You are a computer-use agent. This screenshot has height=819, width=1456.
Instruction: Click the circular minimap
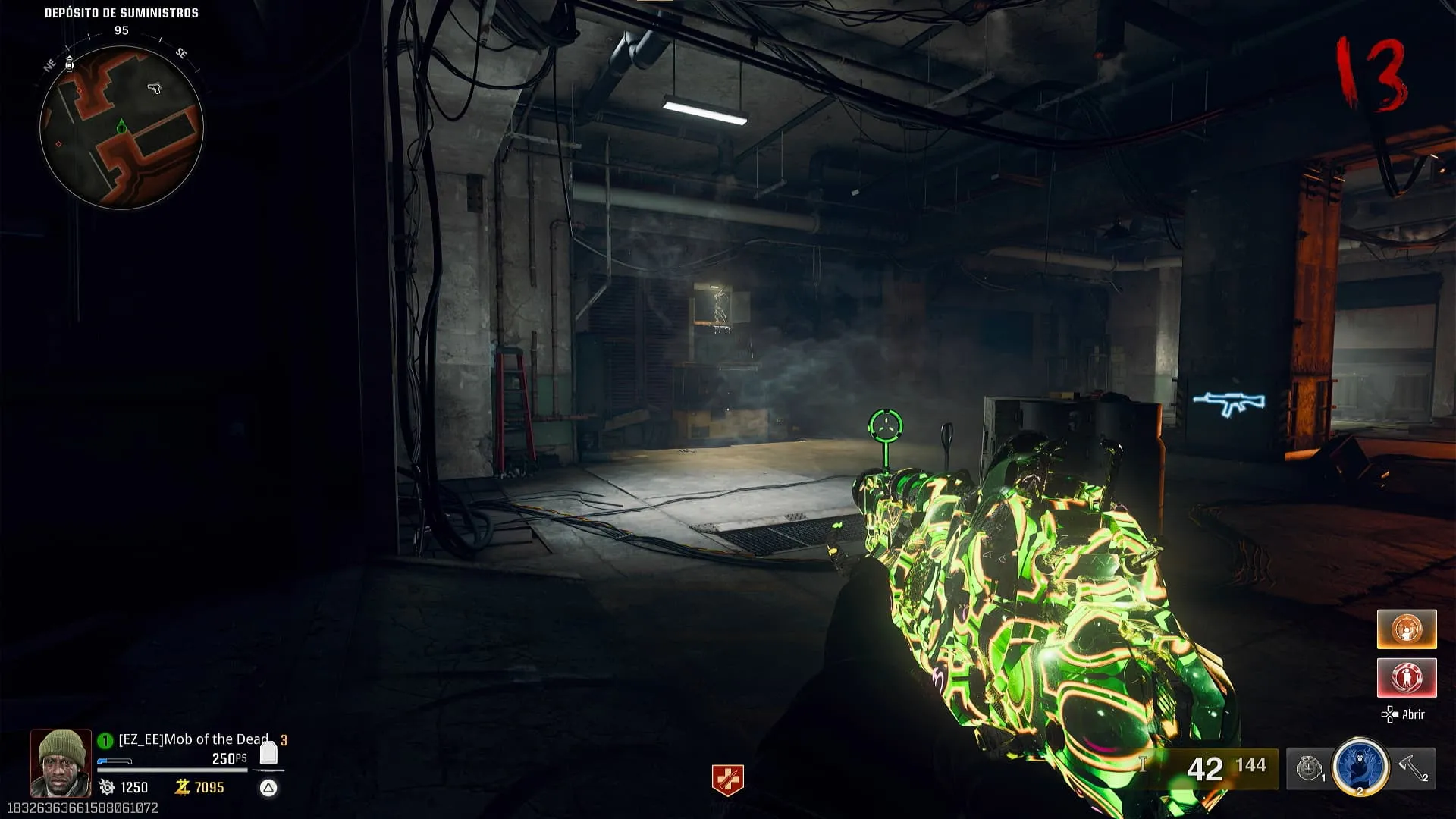tap(121, 127)
